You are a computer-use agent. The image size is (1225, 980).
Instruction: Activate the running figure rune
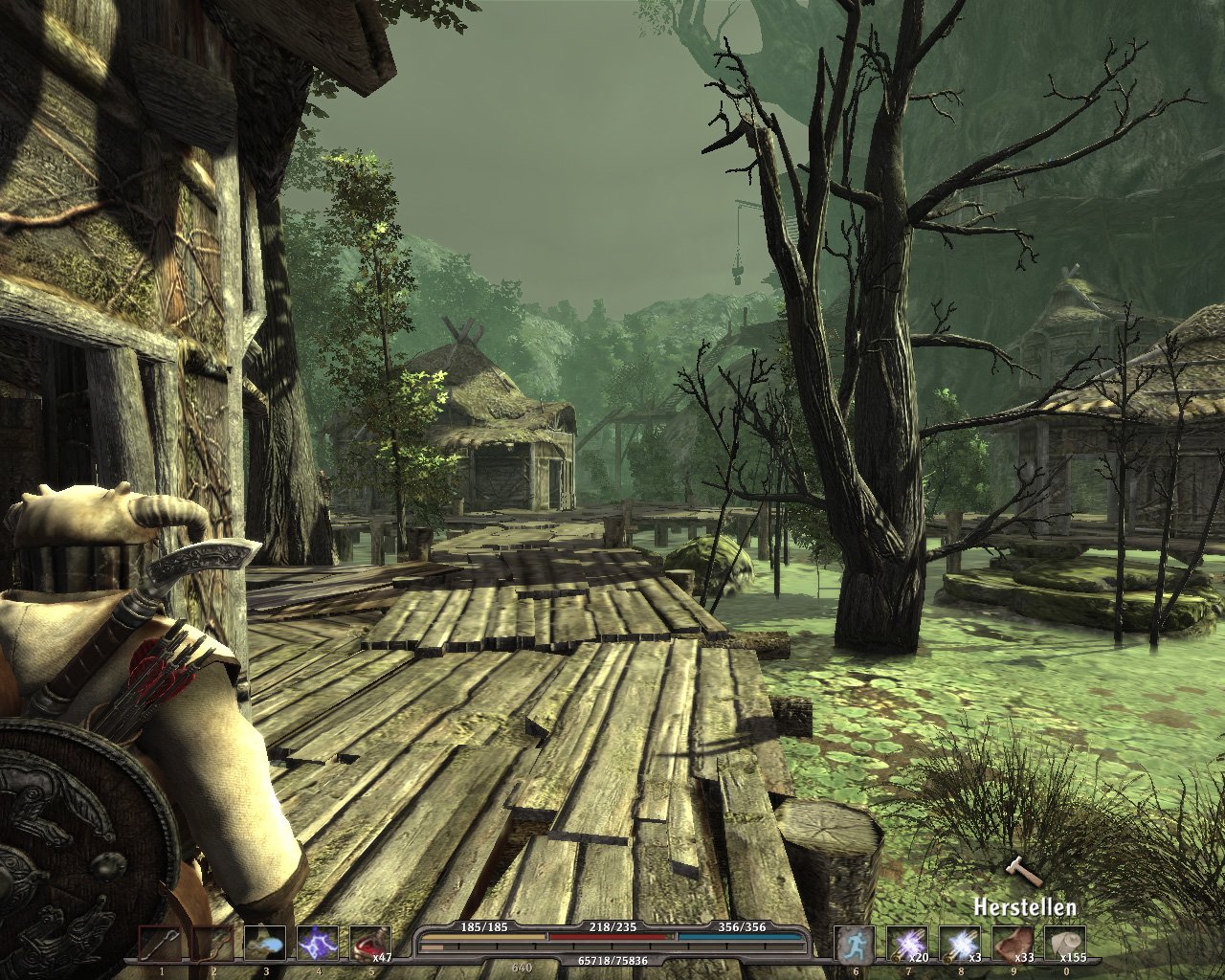(x=855, y=944)
